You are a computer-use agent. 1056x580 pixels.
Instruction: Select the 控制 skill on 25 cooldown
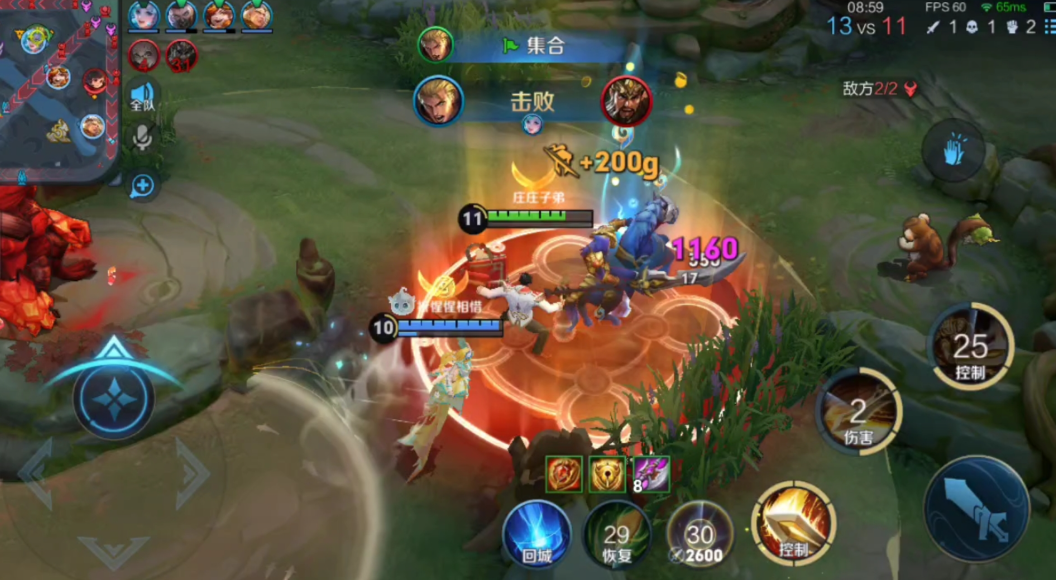tap(970, 347)
